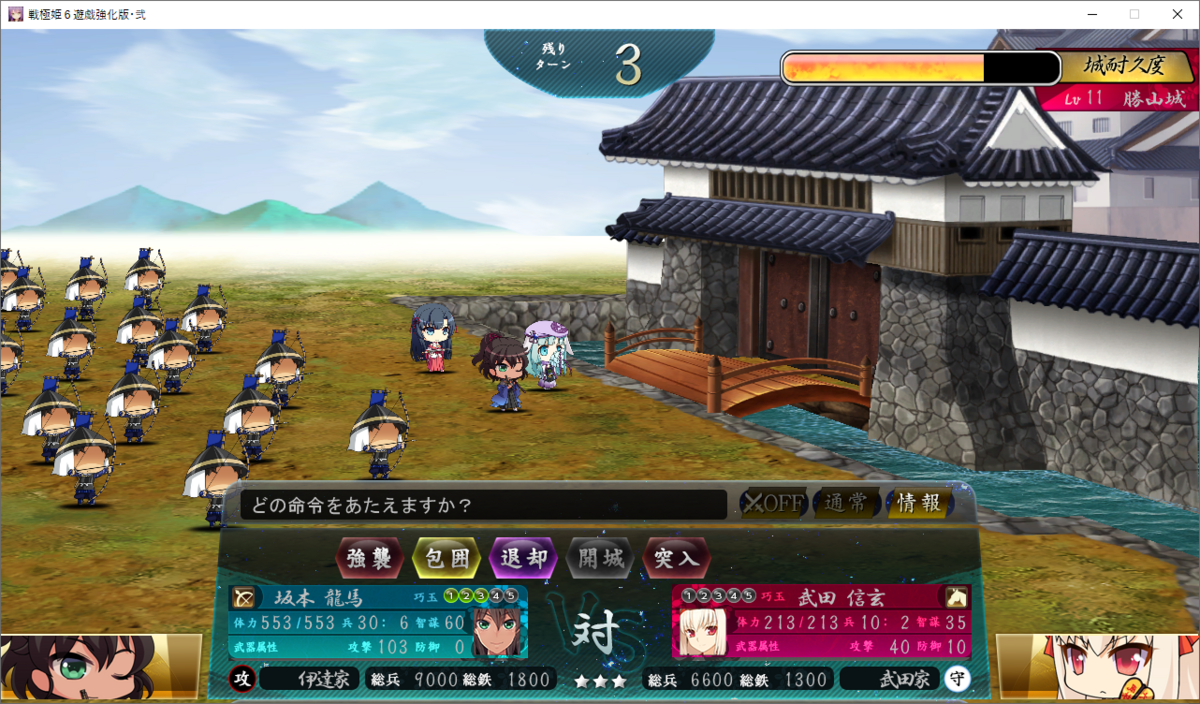Click the 通常 speed button
Viewport: 1200px width, 704px height.
tap(846, 503)
